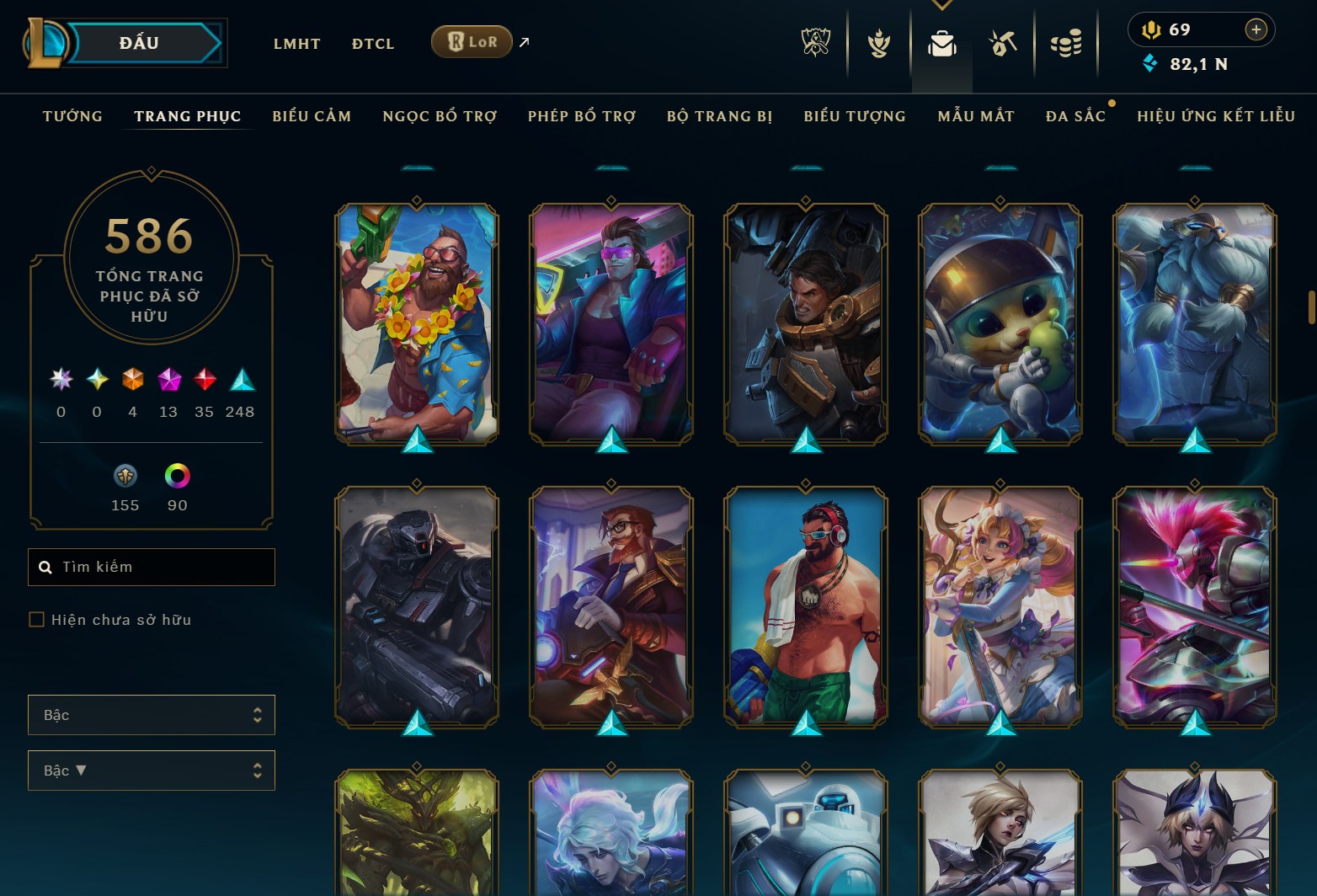
Task: Open the ĐTCL menu item
Action: point(372,43)
